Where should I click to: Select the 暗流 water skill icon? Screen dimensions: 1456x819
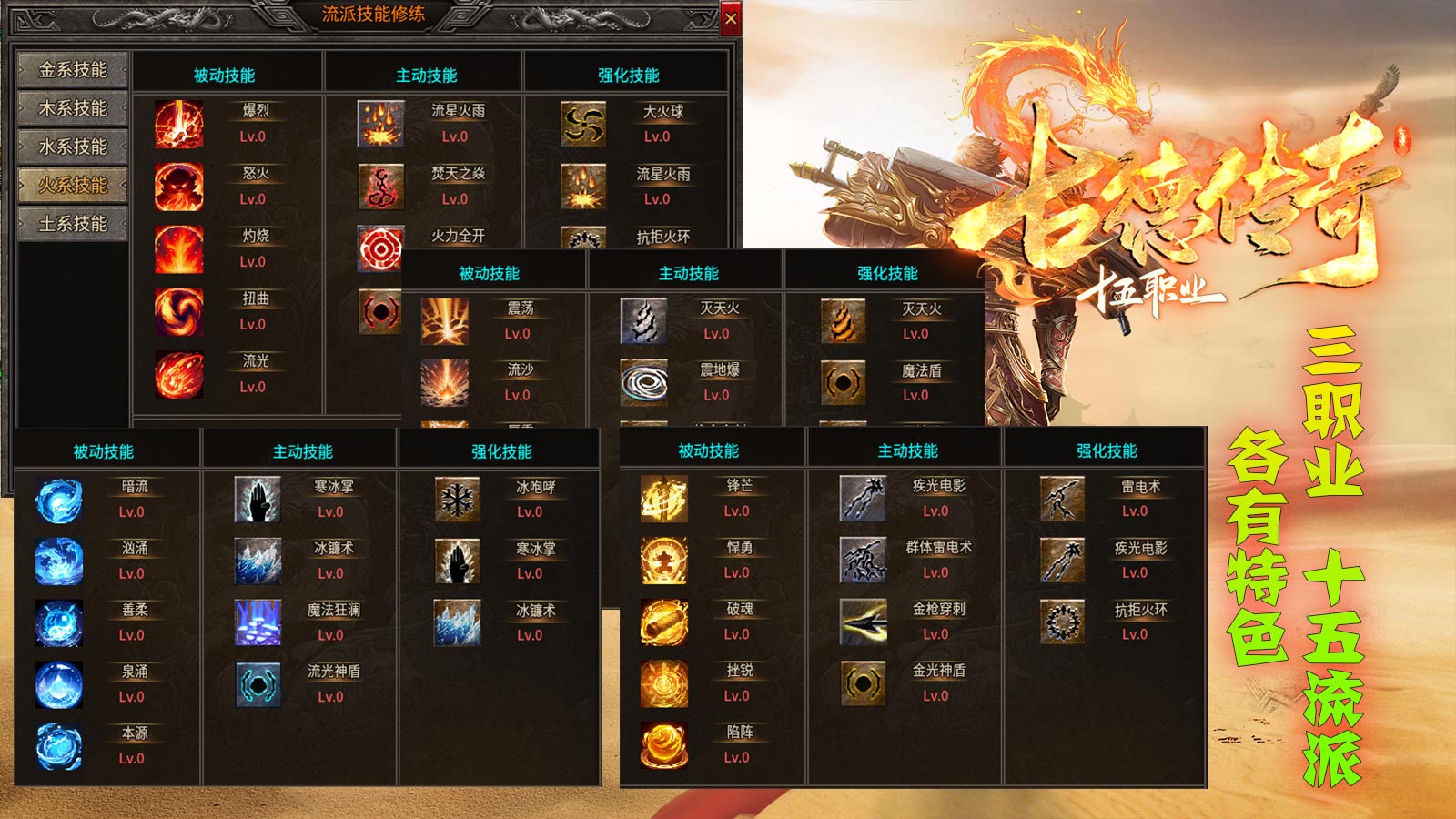coord(59,500)
